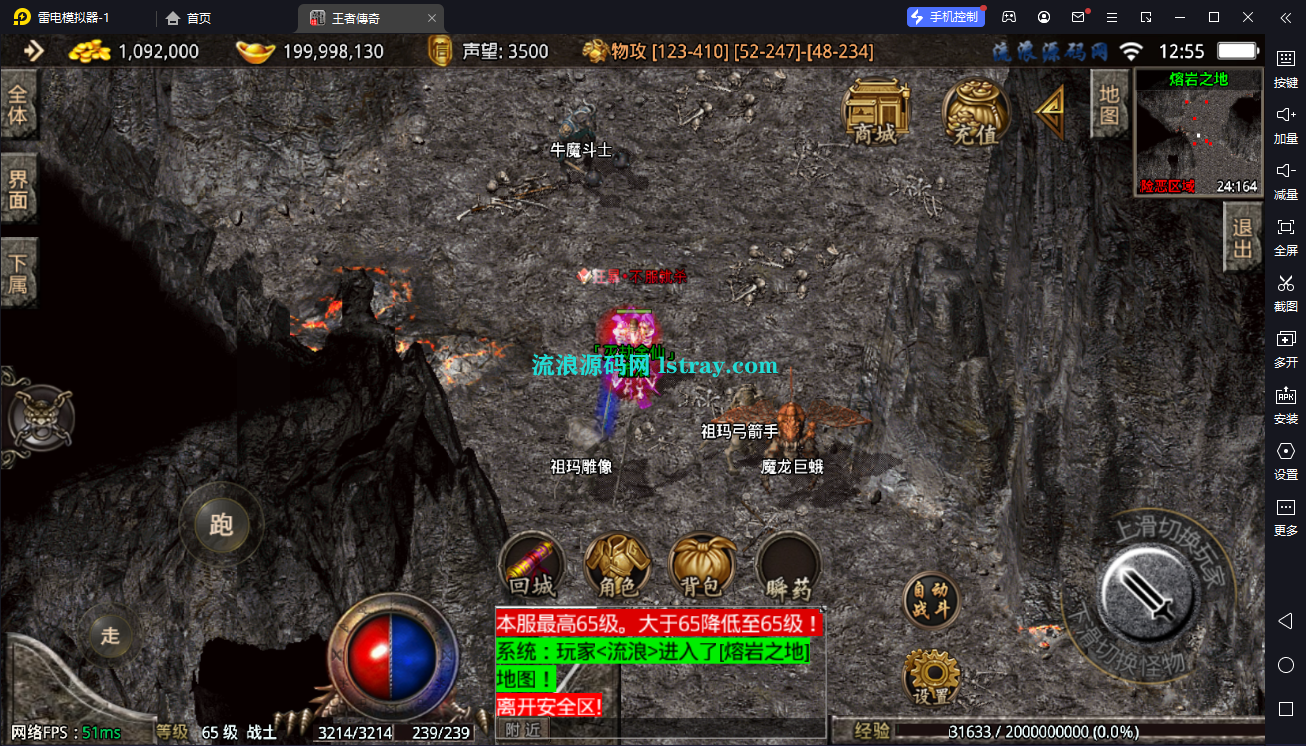Open the 地图 map panel
The width and height of the screenshot is (1306, 746).
(1108, 104)
